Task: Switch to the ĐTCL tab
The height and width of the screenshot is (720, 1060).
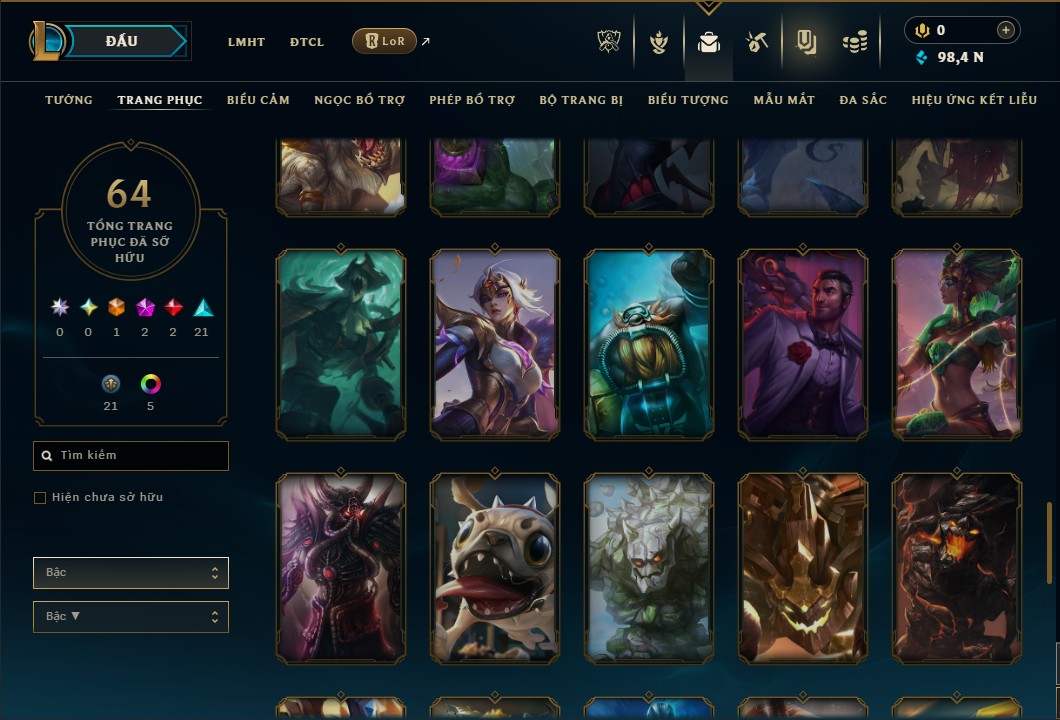Action: coord(307,42)
